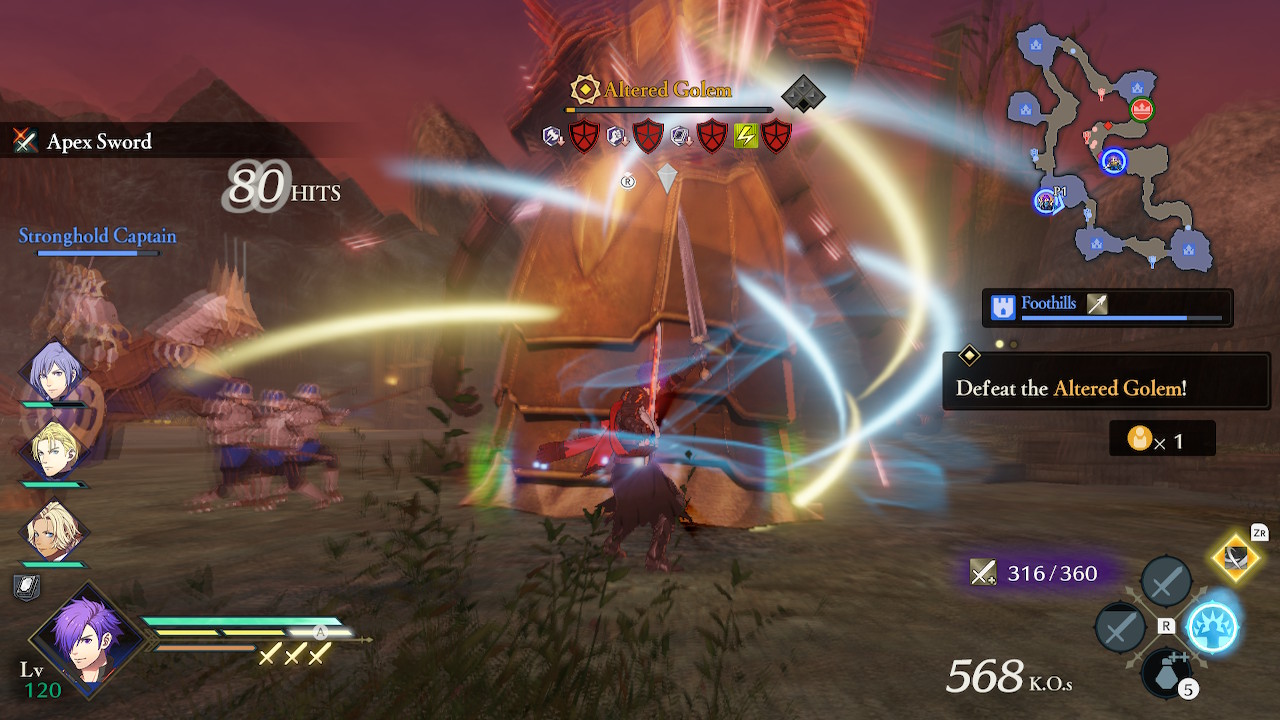
Task: Click the gold coin counter
Action: point(1161,439)
